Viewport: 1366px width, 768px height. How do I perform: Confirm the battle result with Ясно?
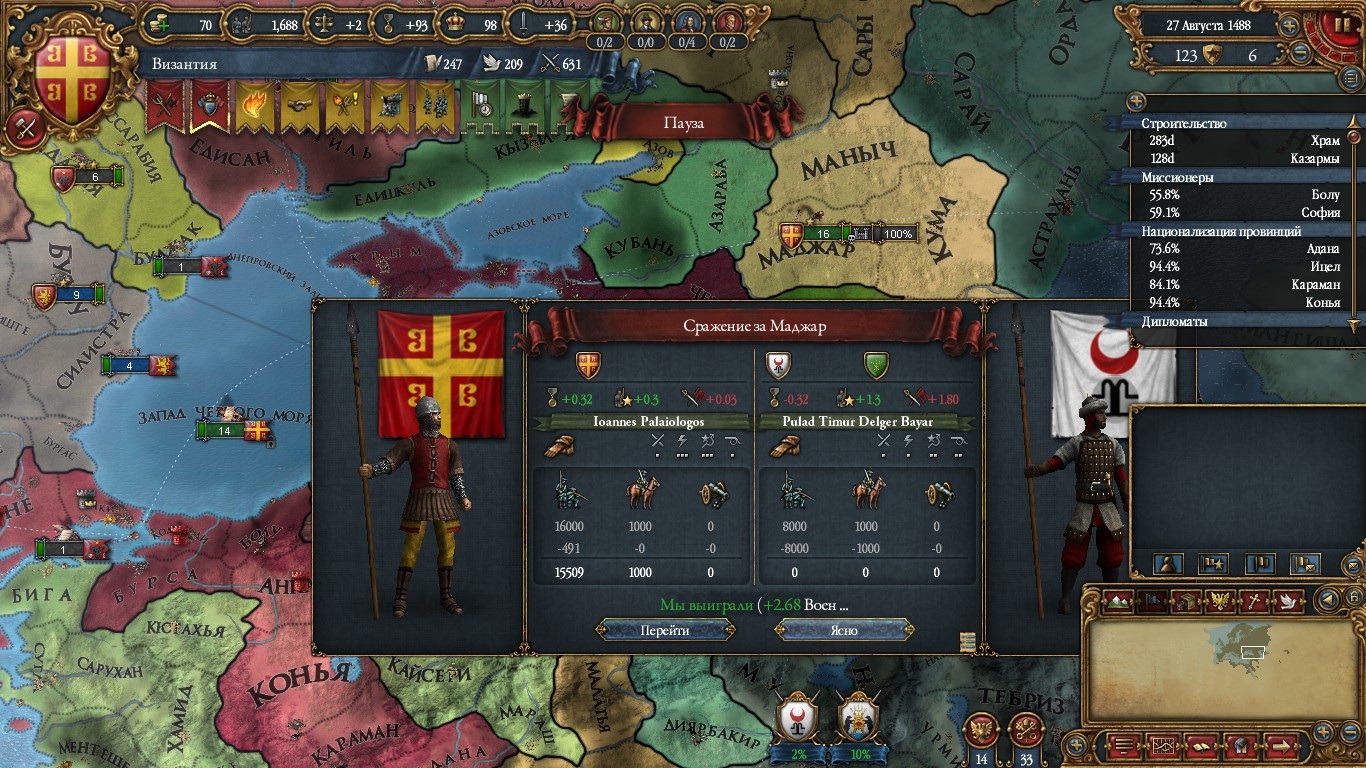(844, 631)
